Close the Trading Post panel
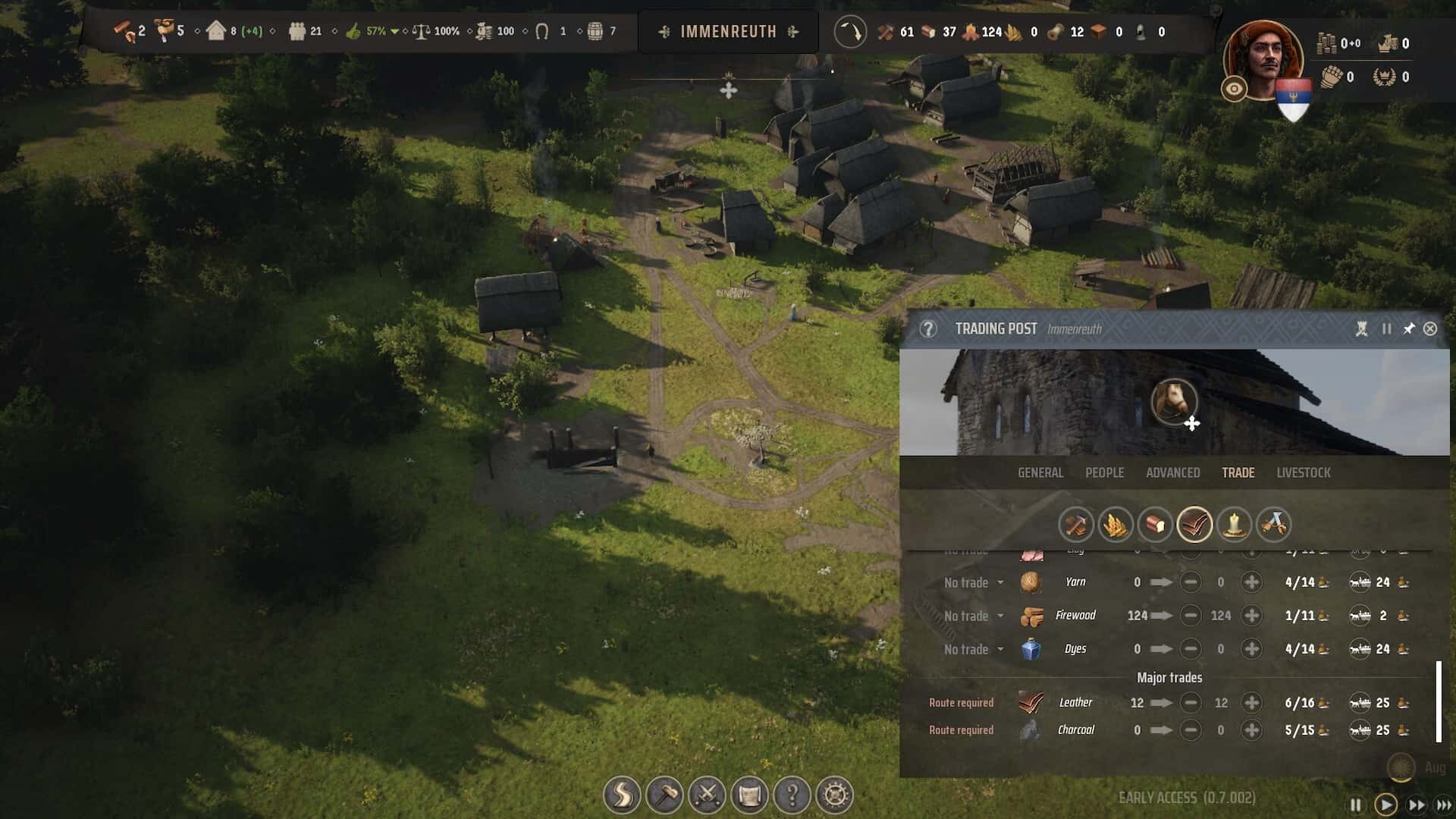Viewport: 1456px width, 819px height. point(1429,329)
